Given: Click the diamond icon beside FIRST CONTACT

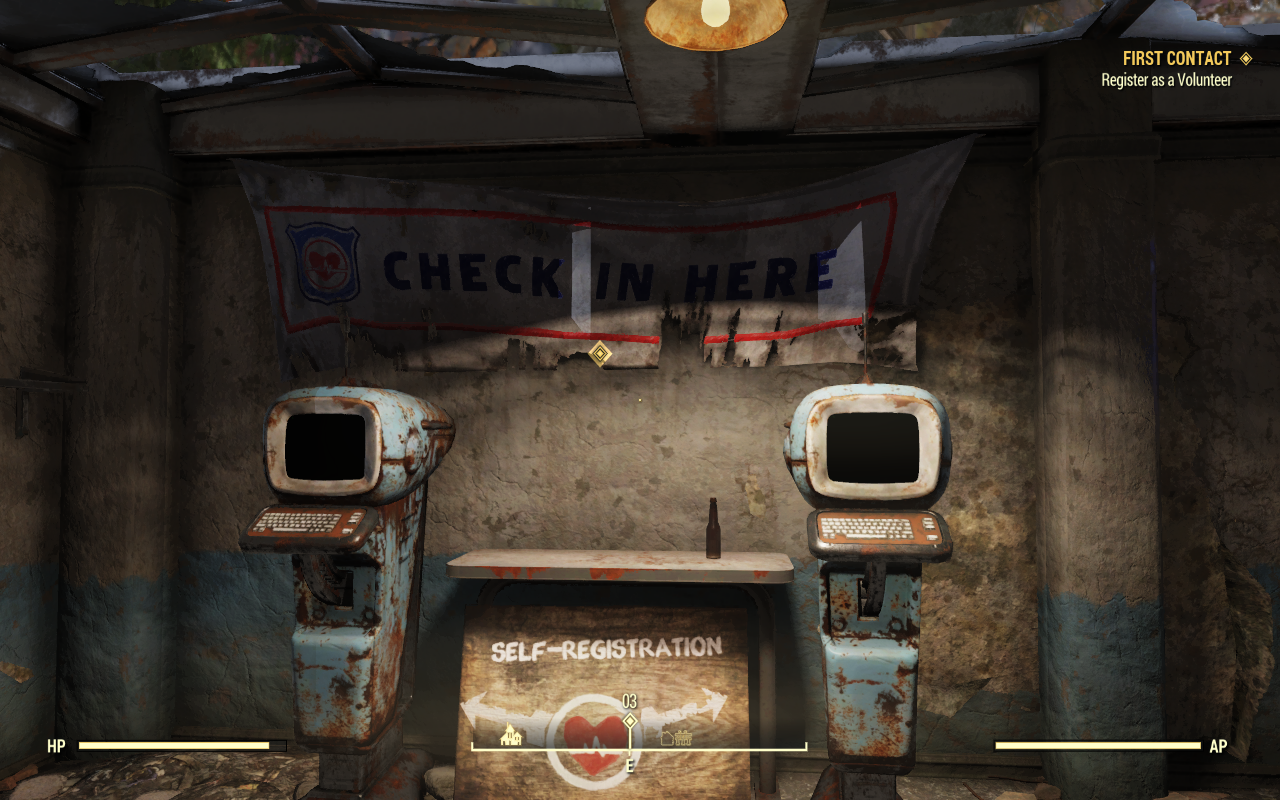Looking at the screenshot, I should (1245, 58).
